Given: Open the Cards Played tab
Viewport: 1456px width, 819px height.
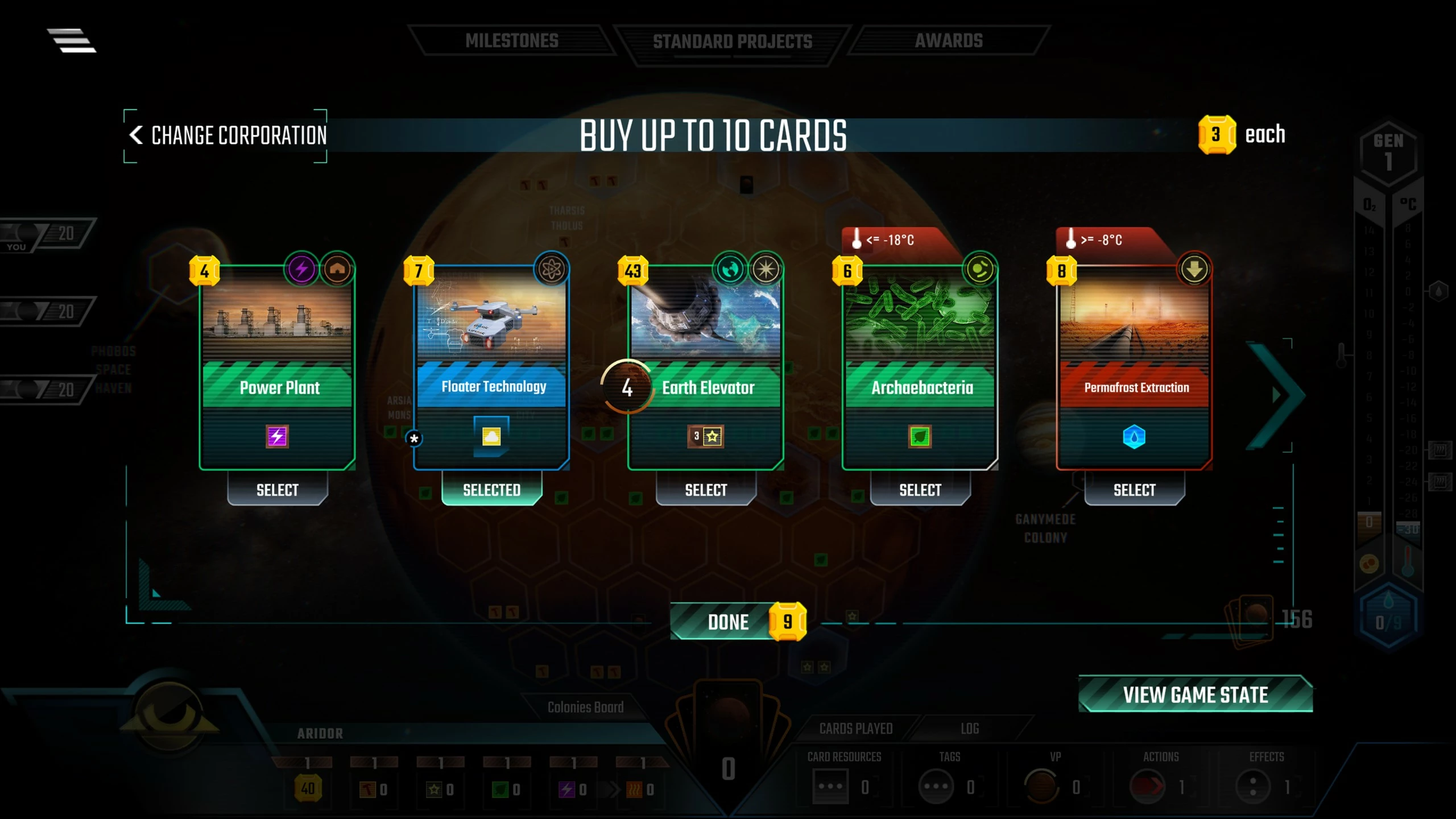Looking at the screenshot, I should [x=855, y=729].
